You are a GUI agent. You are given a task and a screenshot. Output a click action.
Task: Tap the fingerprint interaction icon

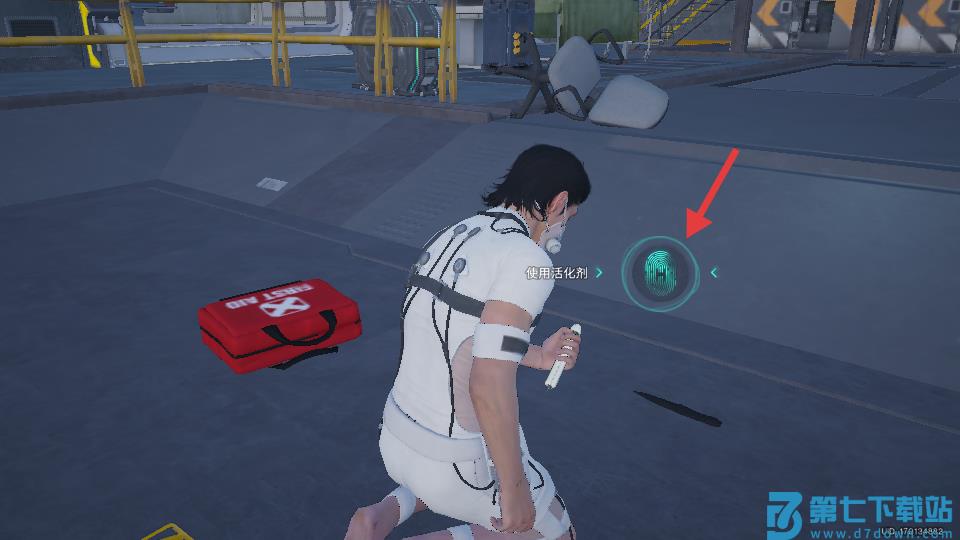(659, 271)
